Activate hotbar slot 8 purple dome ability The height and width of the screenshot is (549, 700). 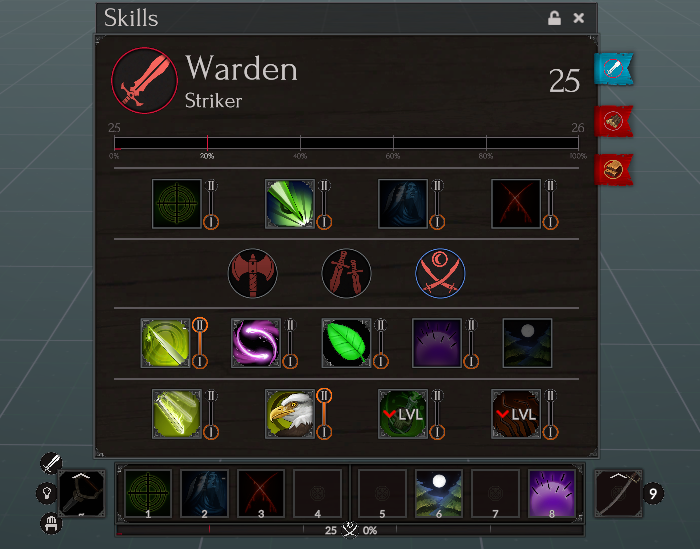tap(551, 494)
